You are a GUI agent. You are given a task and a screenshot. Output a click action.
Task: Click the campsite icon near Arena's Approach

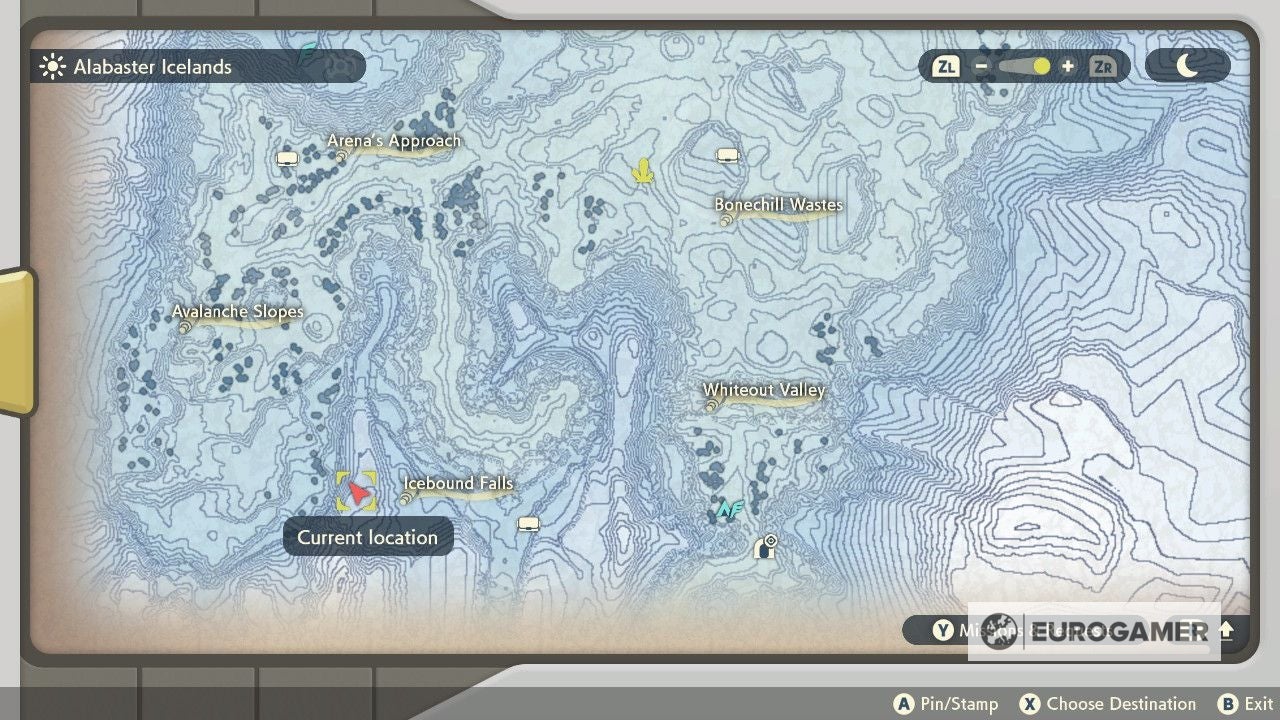click(x=288, y=157)
